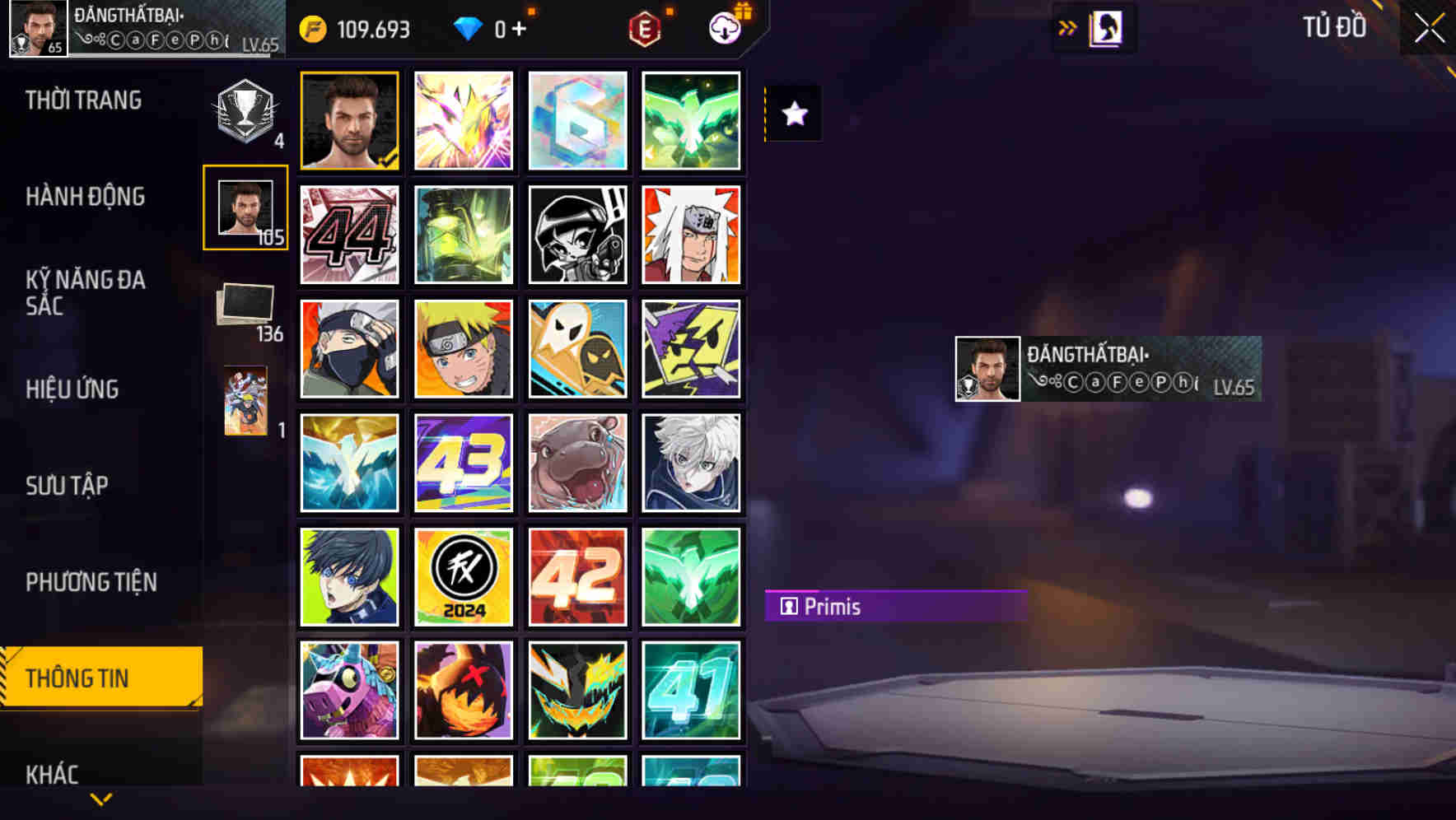Image resolution: width=1456 pixels, height=820 pixels.
Task: Click the double chevron next to profile icon
Action: tap(1068, 27)
